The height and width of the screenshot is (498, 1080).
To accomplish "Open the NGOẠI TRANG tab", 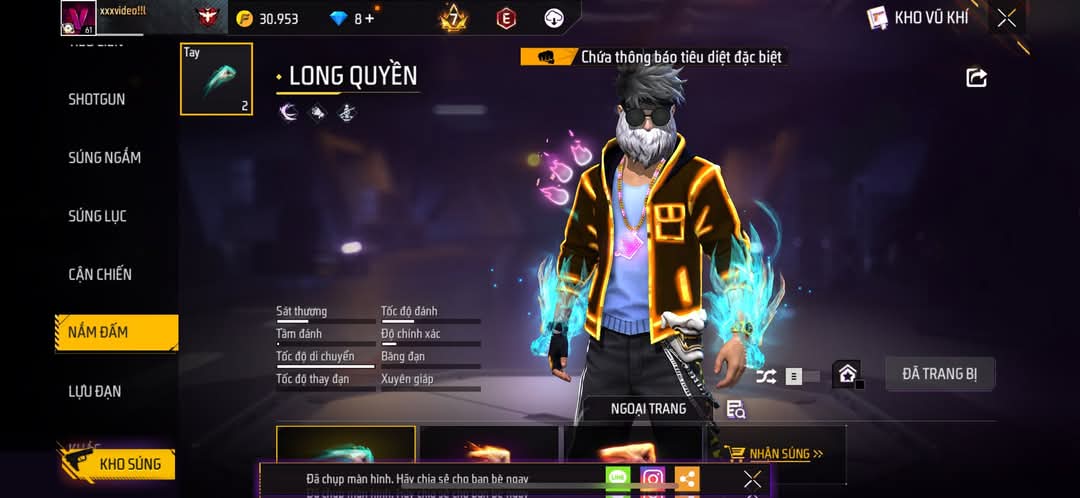I will [648, 408].
